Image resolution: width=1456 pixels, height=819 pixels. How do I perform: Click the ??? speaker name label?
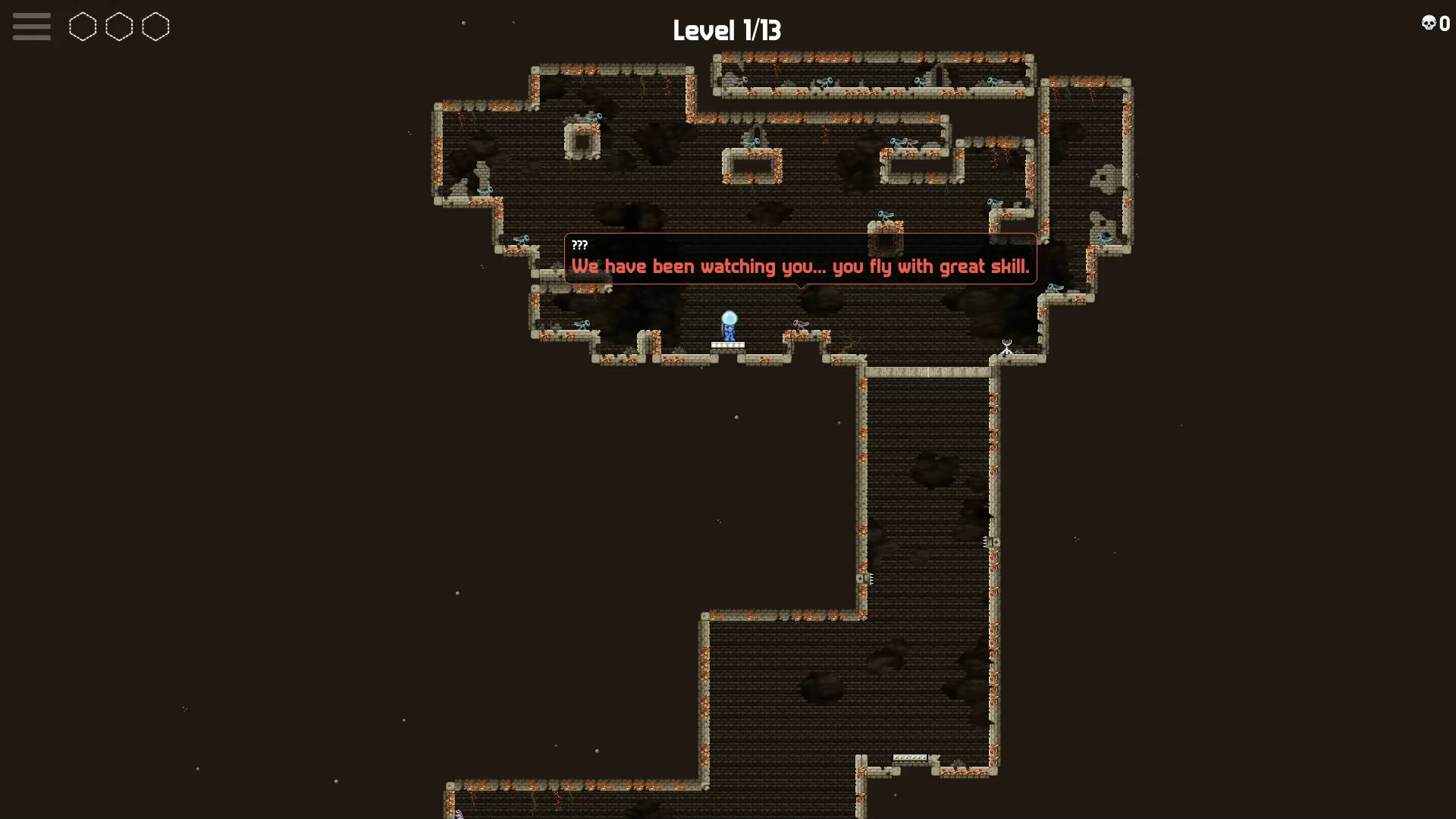click(580, 245)
